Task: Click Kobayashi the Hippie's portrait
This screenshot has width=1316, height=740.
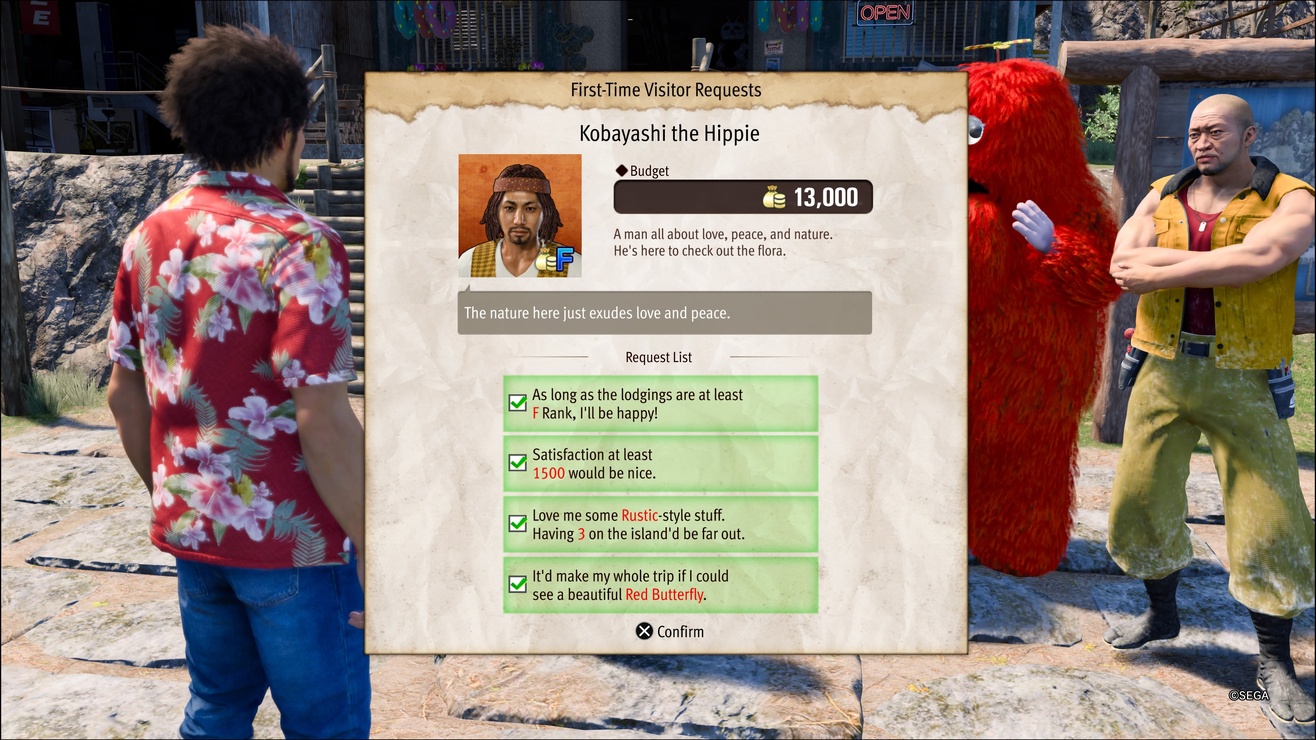Action: (x=519, y=215)
